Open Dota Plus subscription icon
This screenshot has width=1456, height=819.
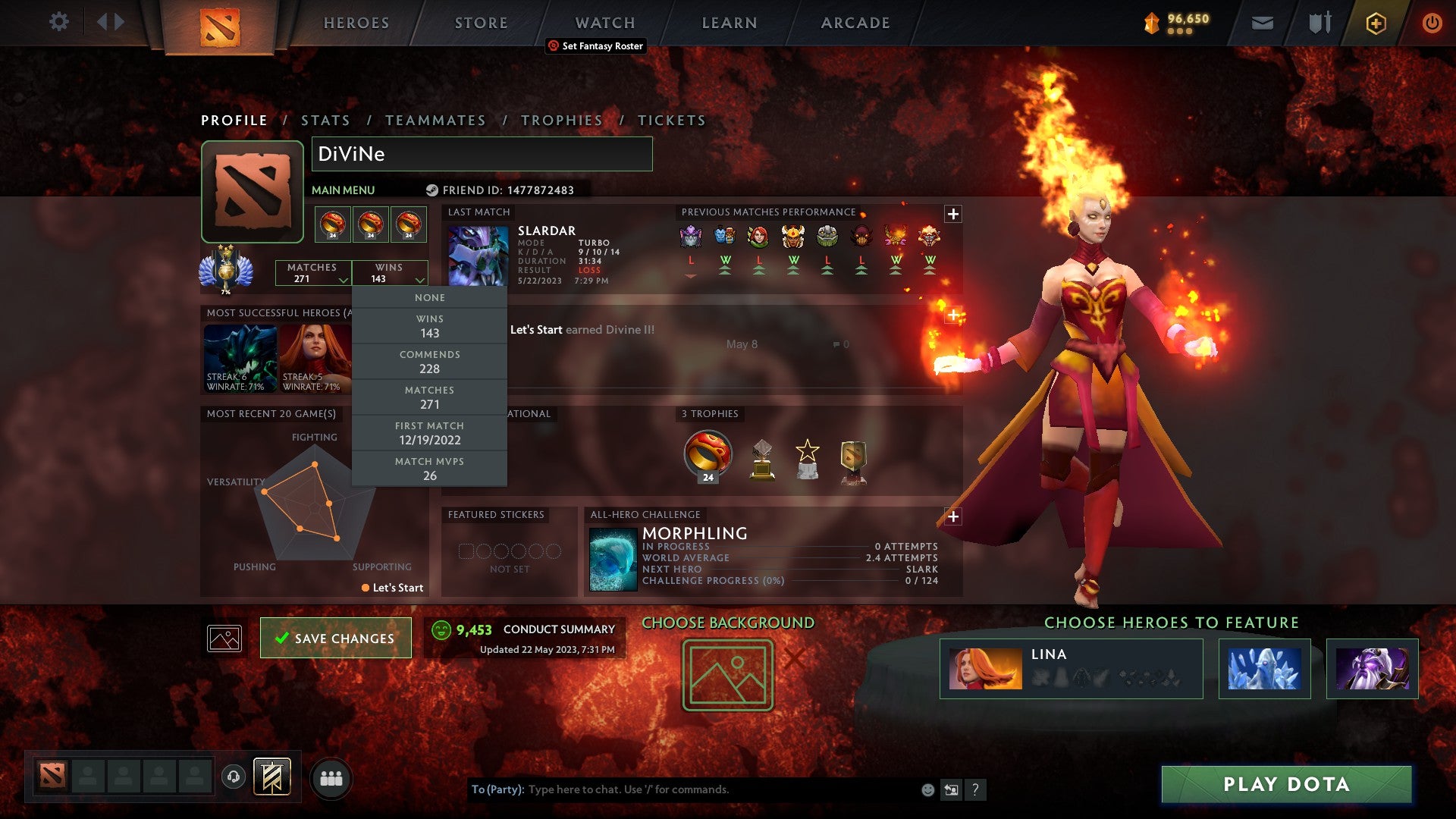tap(1375, 23)
